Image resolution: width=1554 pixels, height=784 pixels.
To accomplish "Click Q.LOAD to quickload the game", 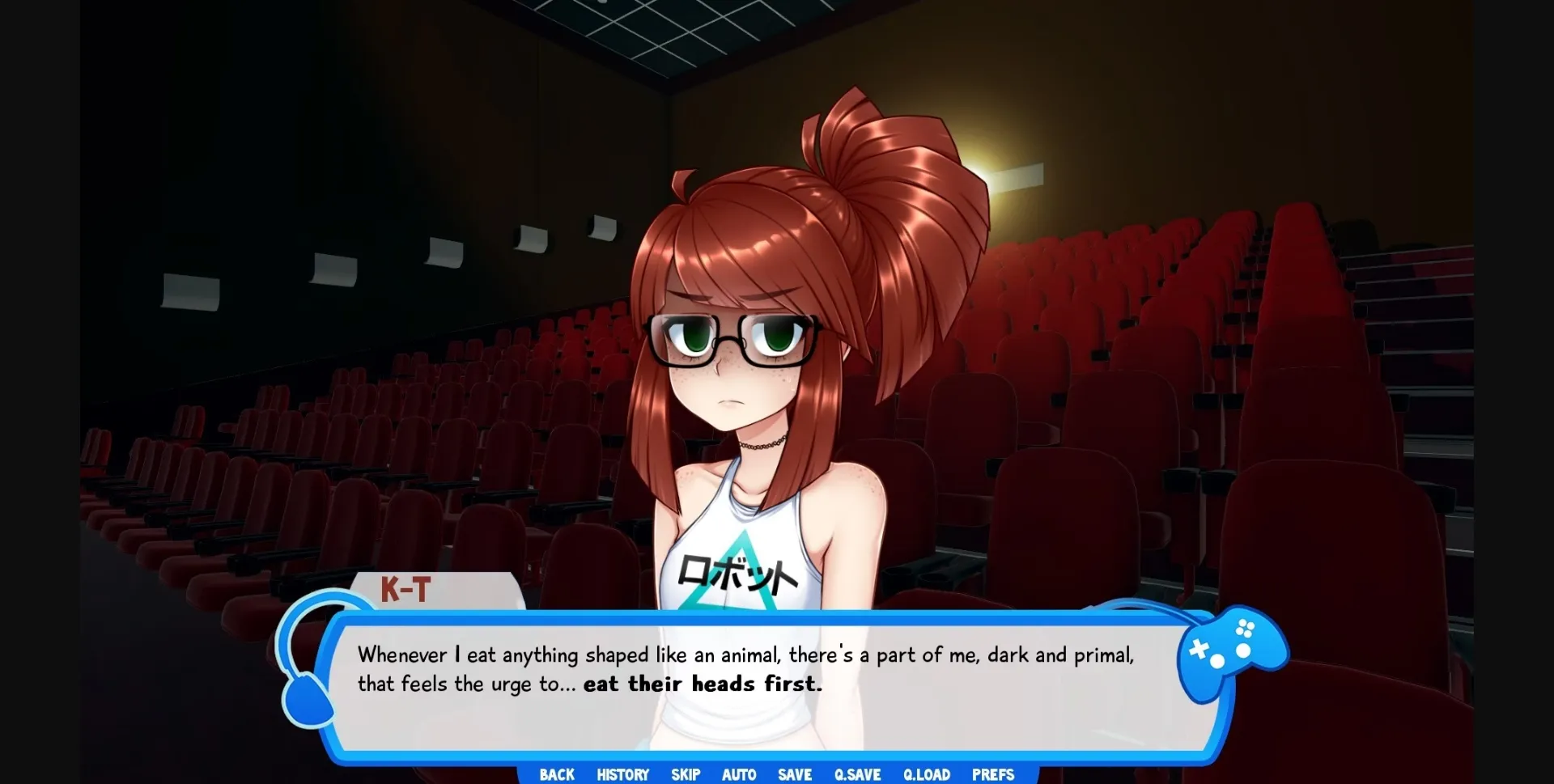I will (926, 774).
